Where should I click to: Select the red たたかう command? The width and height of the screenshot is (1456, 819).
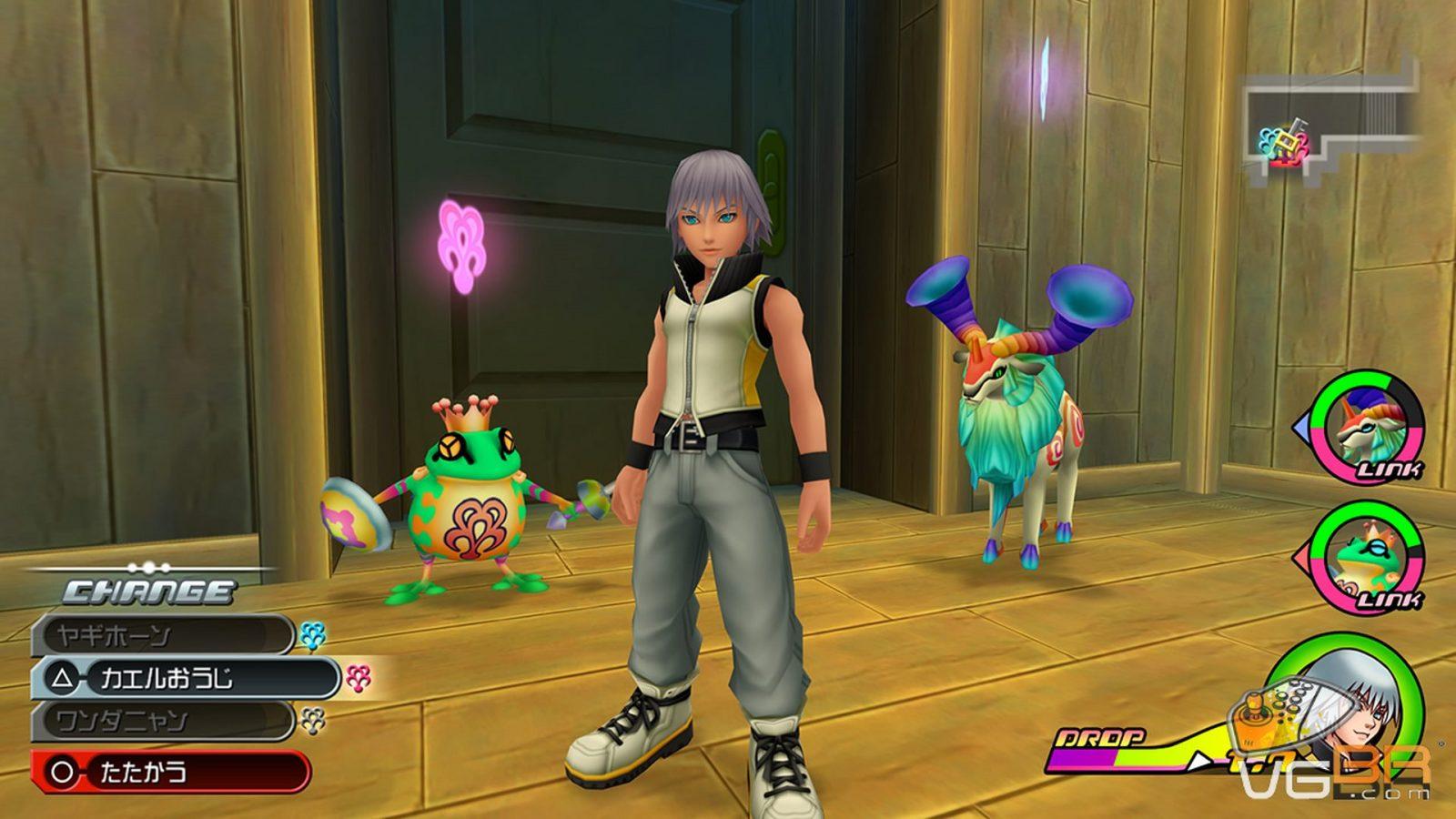(x=171, y=773)
